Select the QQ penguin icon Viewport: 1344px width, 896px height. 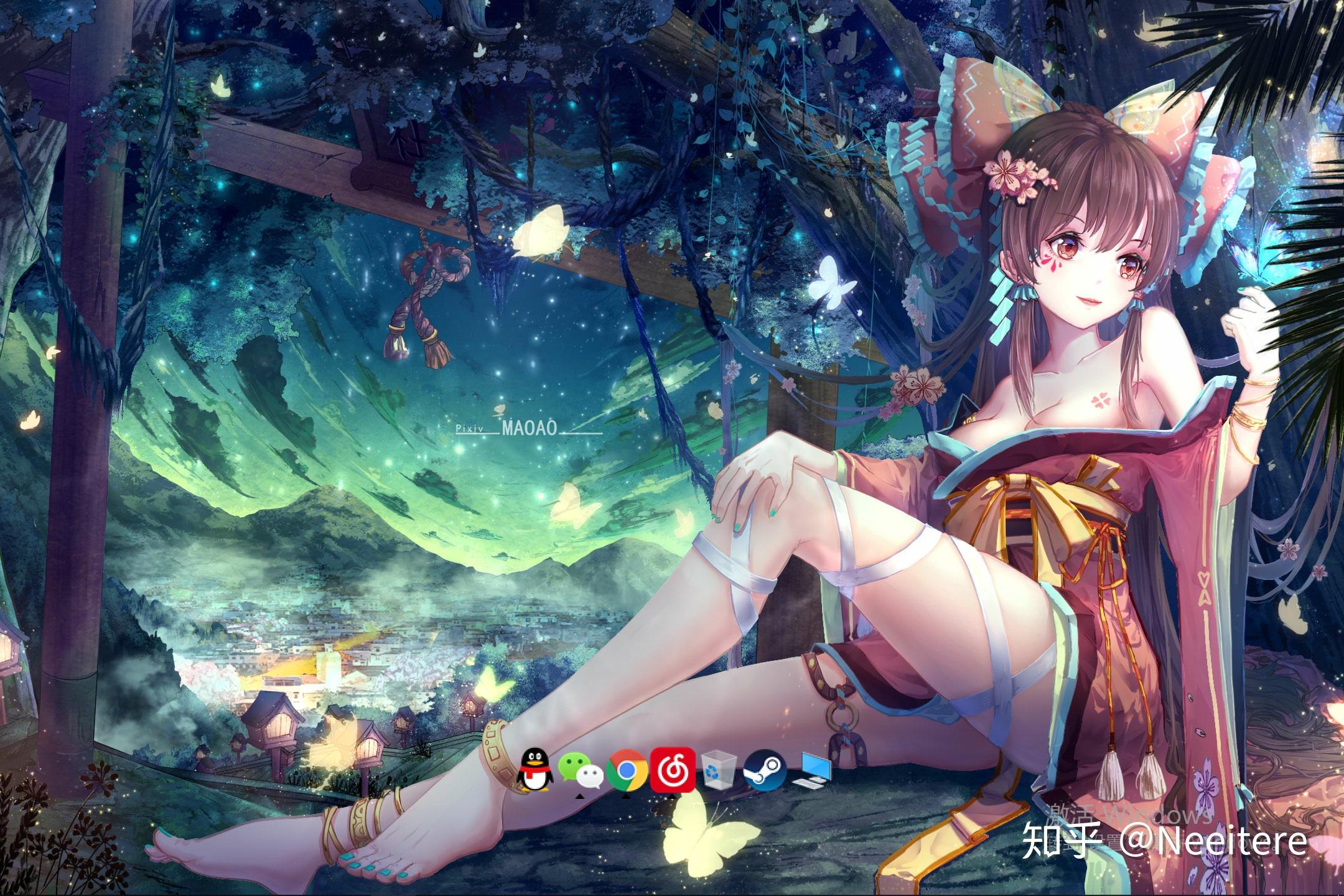click(x=534, y=767)
